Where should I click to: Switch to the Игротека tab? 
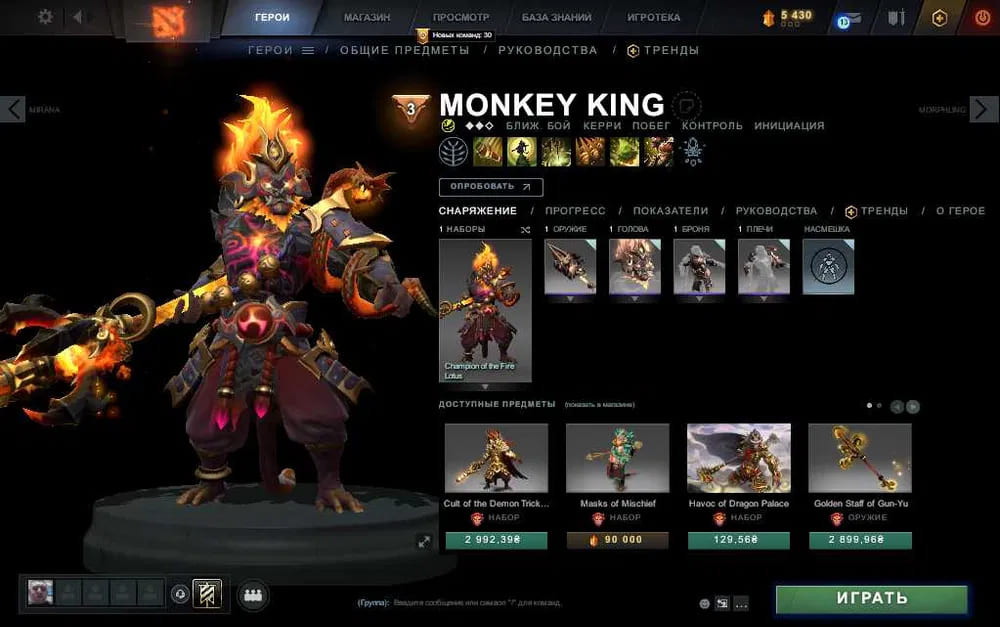click(x=653, y=17)
